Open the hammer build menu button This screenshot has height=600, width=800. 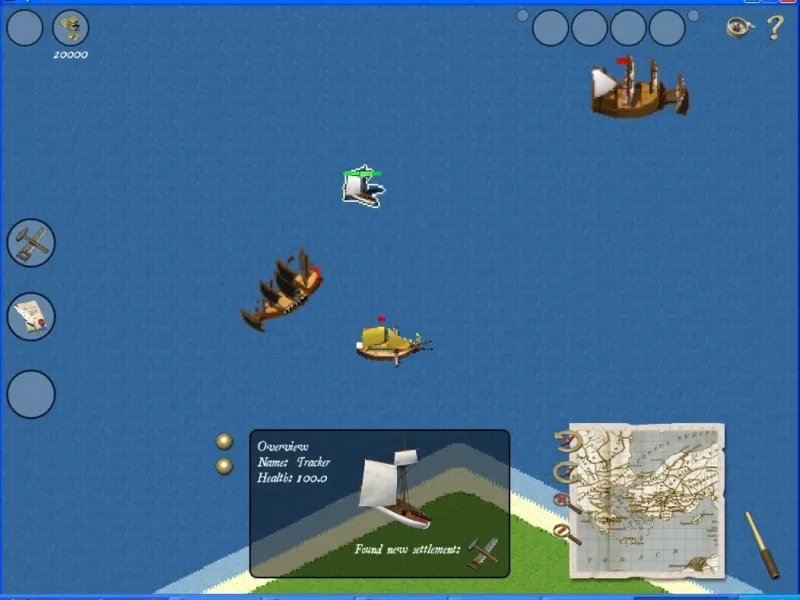(x=31, y=243)
